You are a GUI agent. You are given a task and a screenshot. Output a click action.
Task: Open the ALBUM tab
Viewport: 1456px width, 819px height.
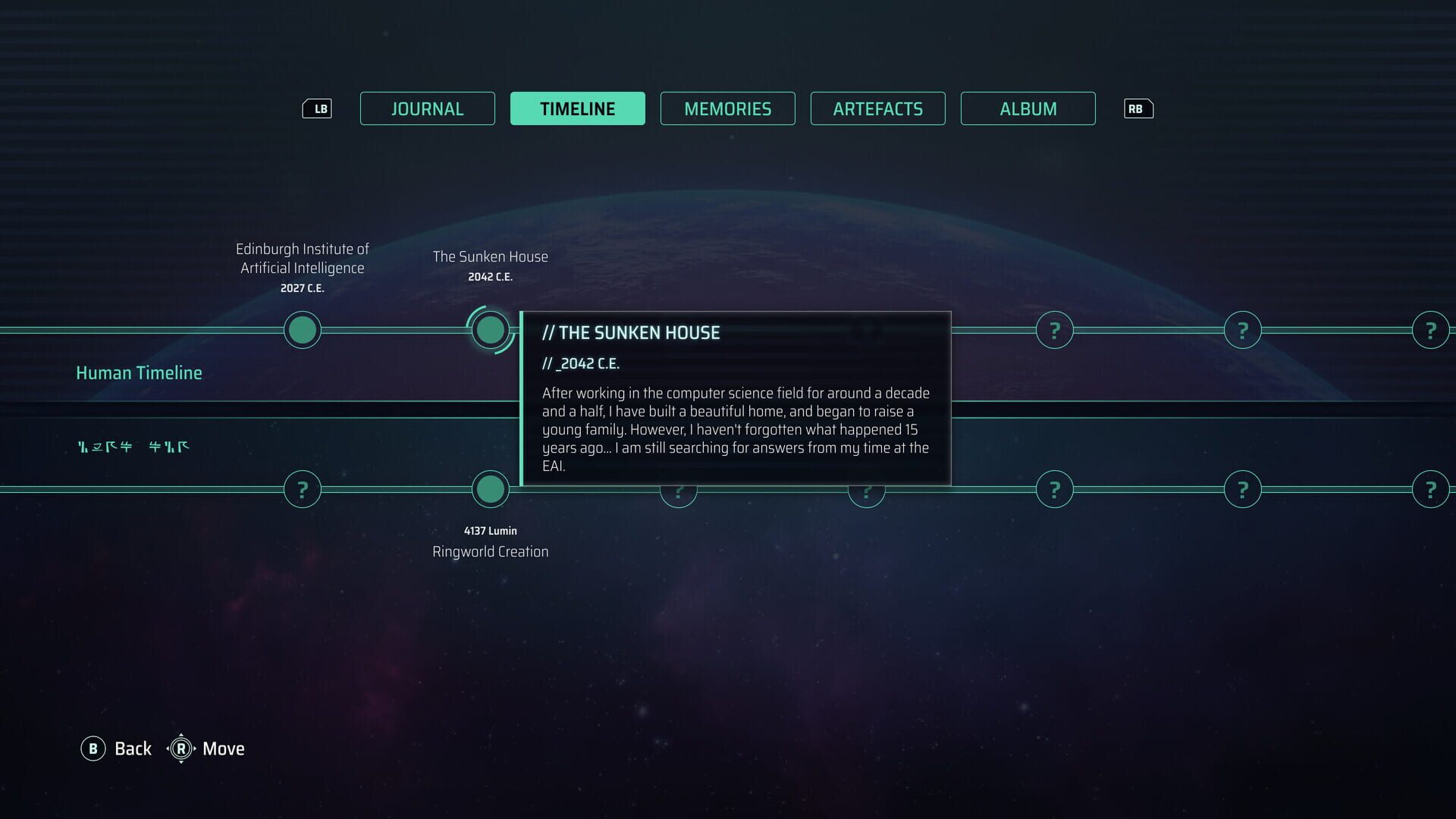pyautogui.click(x=1028, y=108)
